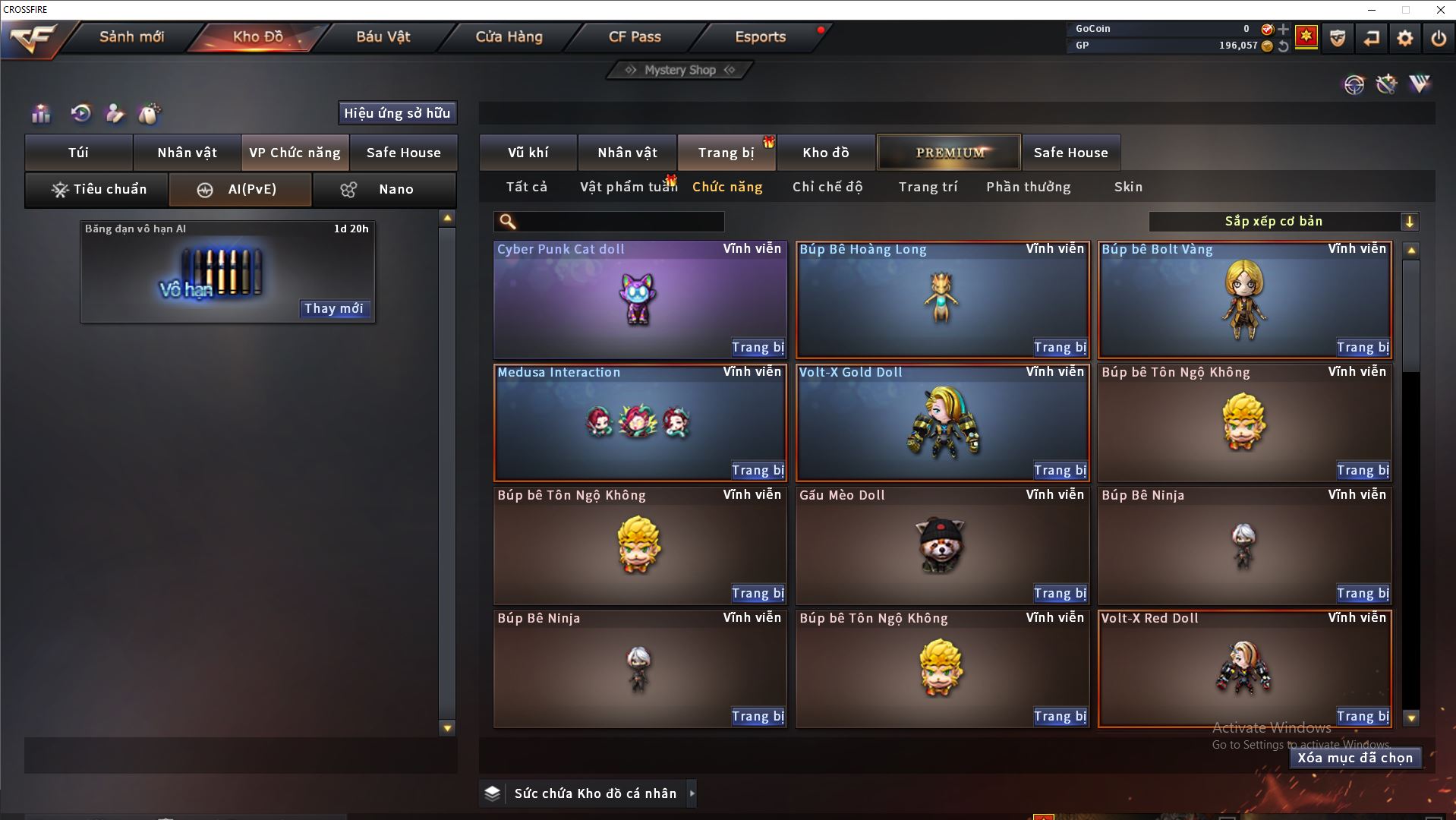The height and width of the screenshot is (820, 1456).
Task: Click Xóa mục đã chọn button
Action: pyautogui.click(x=1355, y=758)
